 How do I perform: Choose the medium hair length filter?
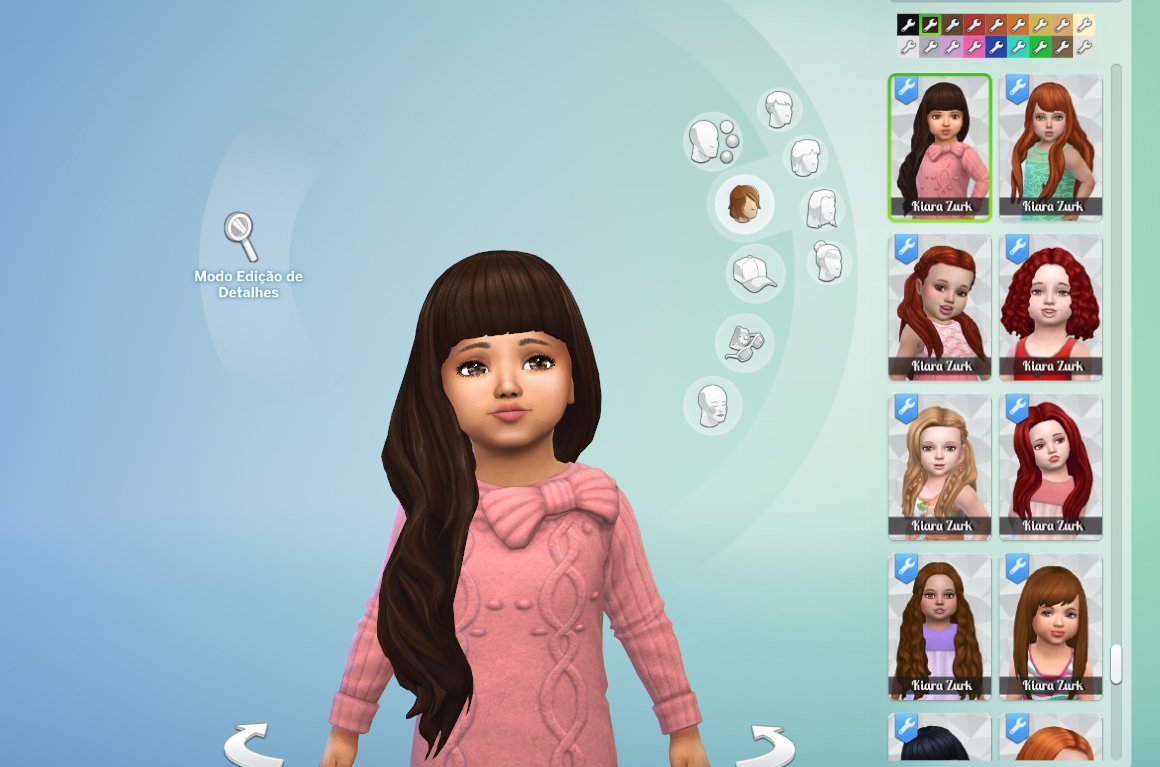pos(806,157)
